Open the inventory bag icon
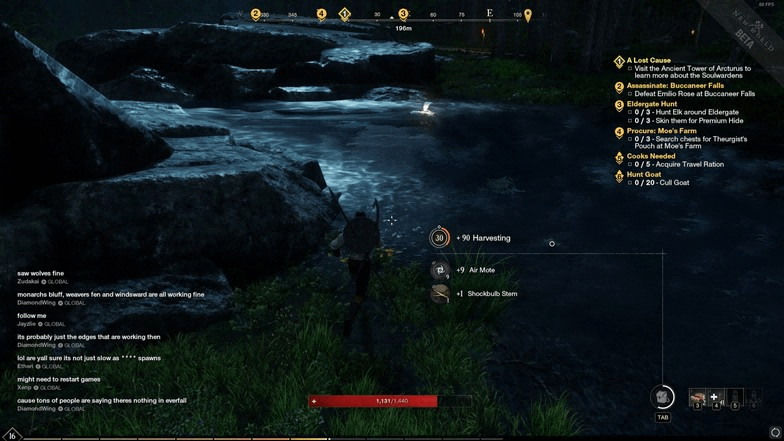 tap(662, 397)
